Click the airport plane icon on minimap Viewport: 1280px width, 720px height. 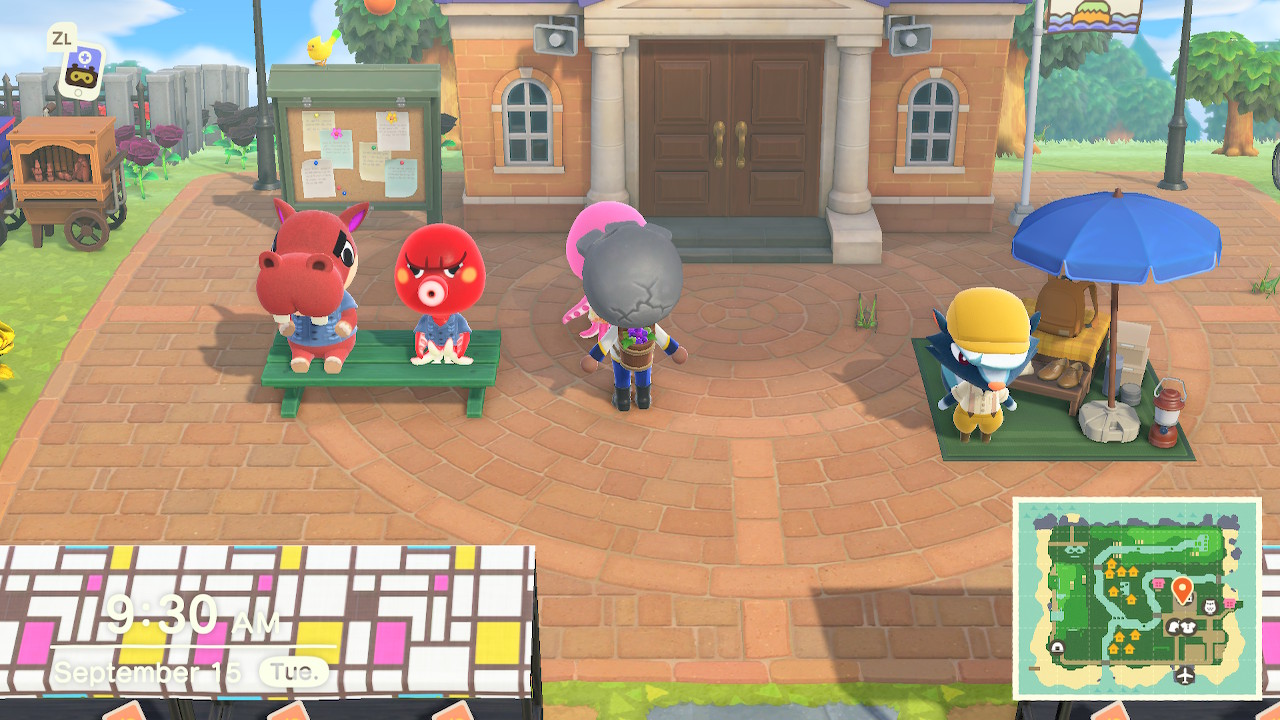pyautogui.click(x=1186, y=675)
